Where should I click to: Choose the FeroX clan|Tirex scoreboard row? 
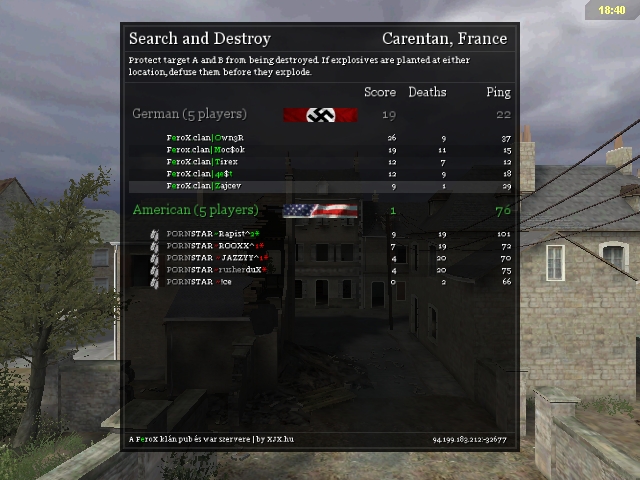[x=203, y=162]
